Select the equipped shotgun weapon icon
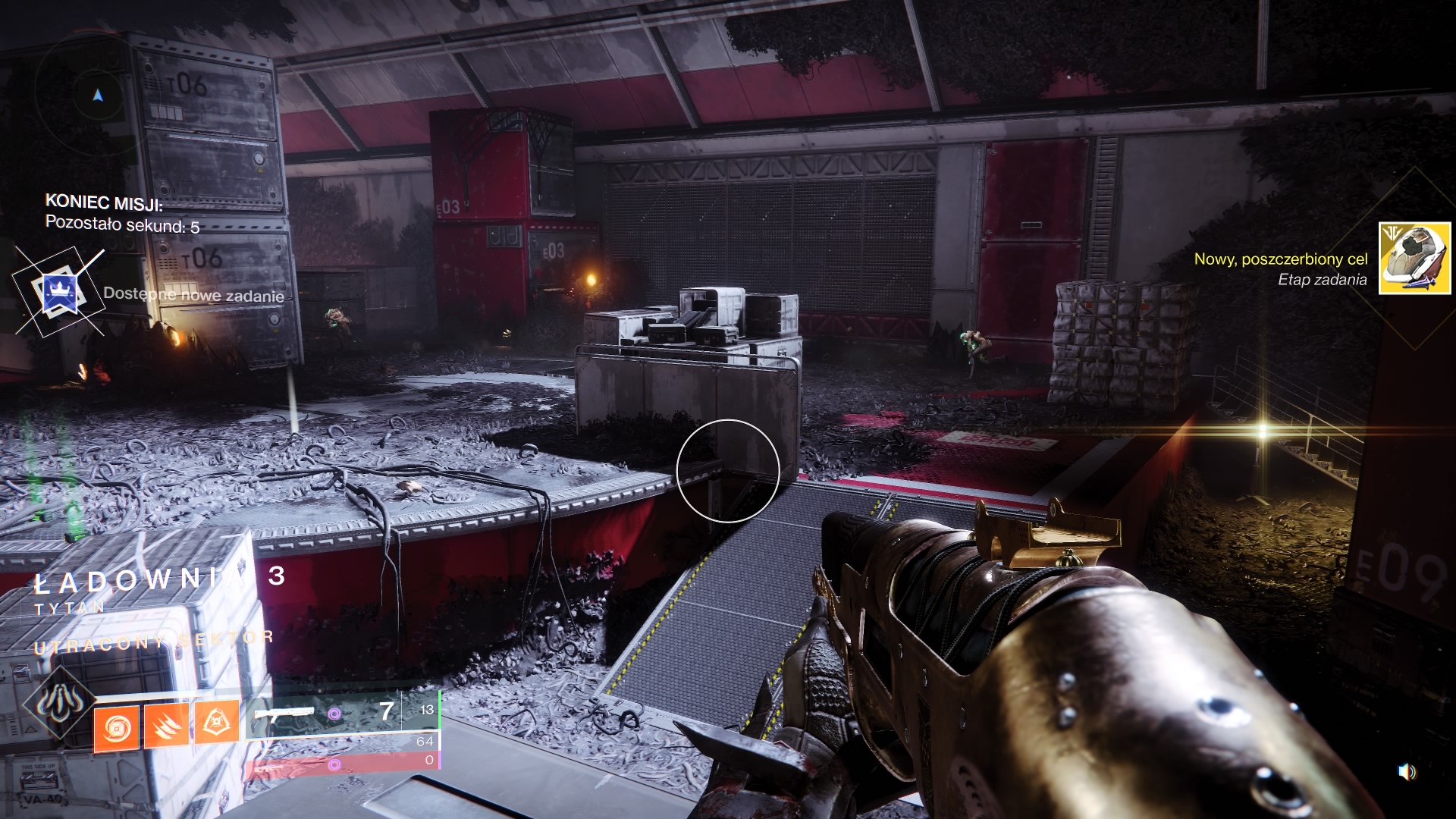This screenshot has height=819, width=1456. [284, 714]
